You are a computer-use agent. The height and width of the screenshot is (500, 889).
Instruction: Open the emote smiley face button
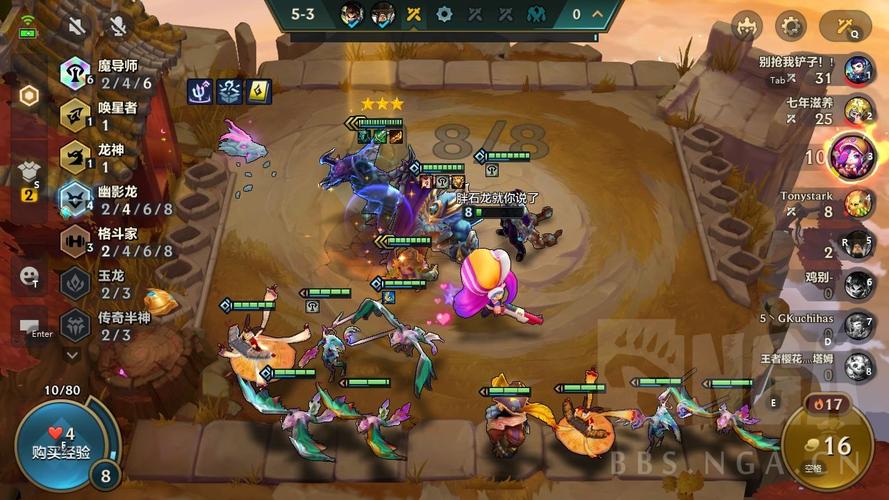(29, 274)
